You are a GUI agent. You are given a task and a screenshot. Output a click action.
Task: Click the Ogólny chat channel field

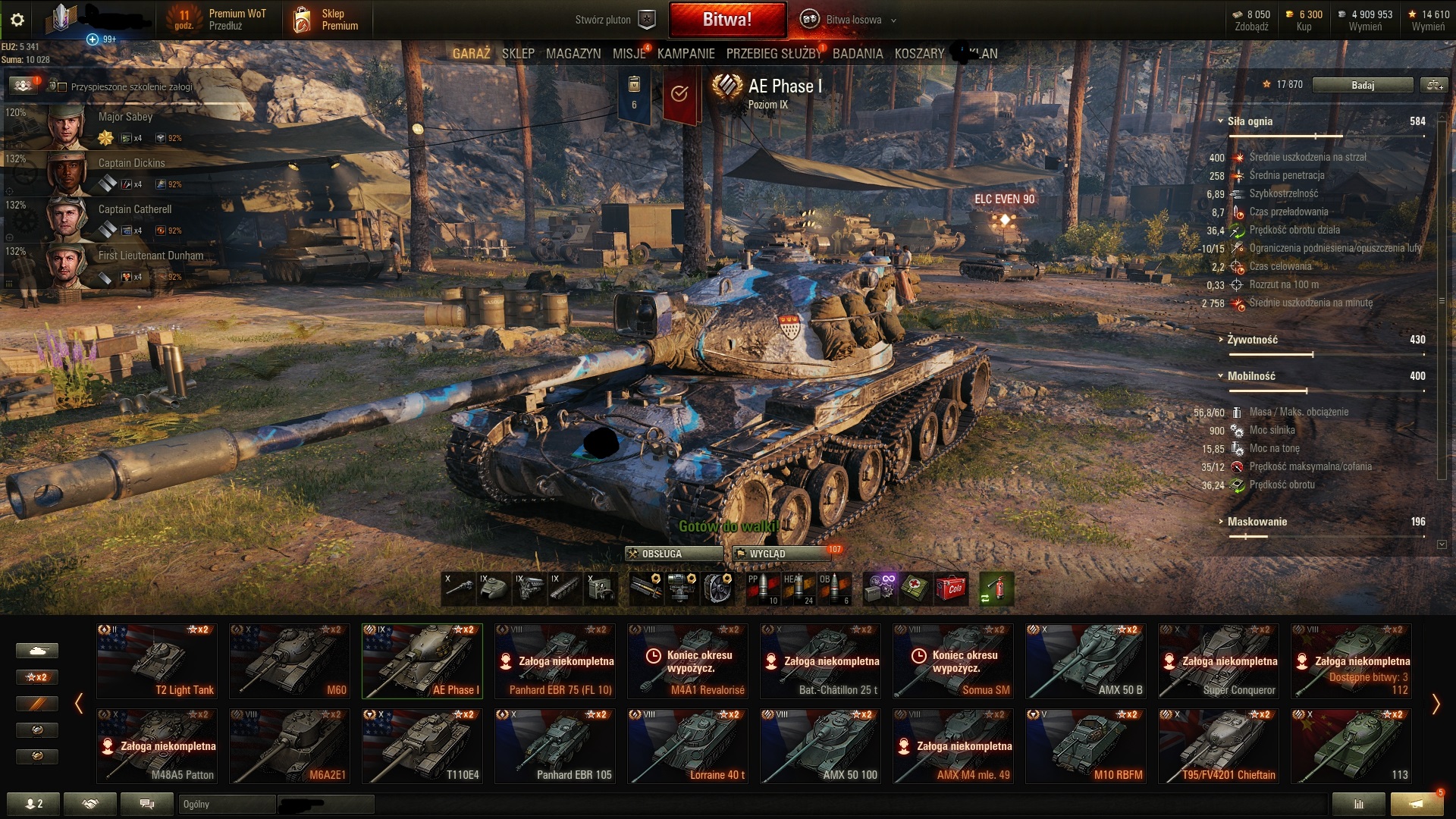[227, 804]
